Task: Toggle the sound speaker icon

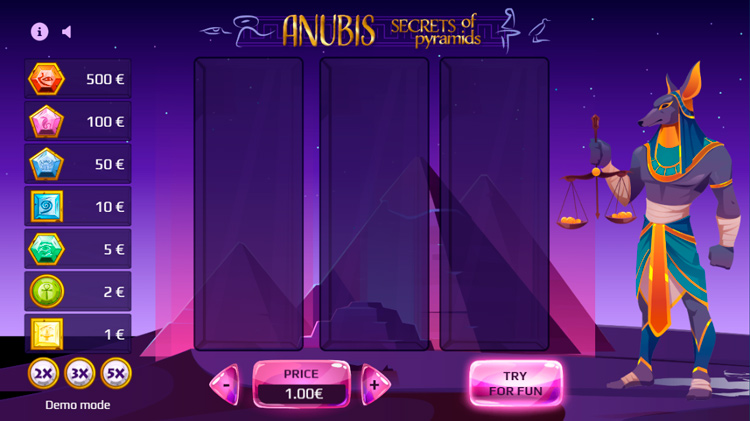Action: [x=67, y=31]
